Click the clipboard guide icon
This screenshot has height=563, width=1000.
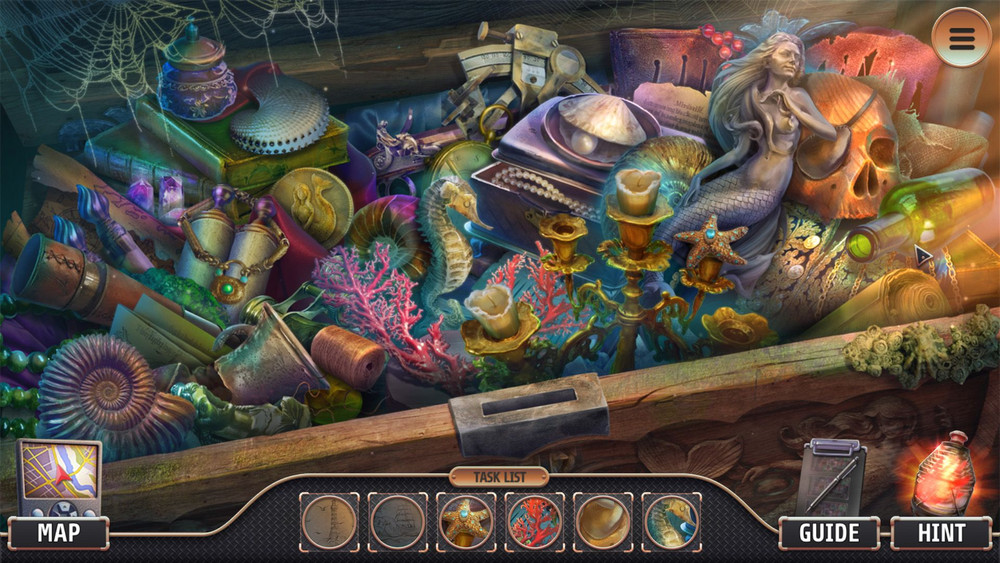832,476
